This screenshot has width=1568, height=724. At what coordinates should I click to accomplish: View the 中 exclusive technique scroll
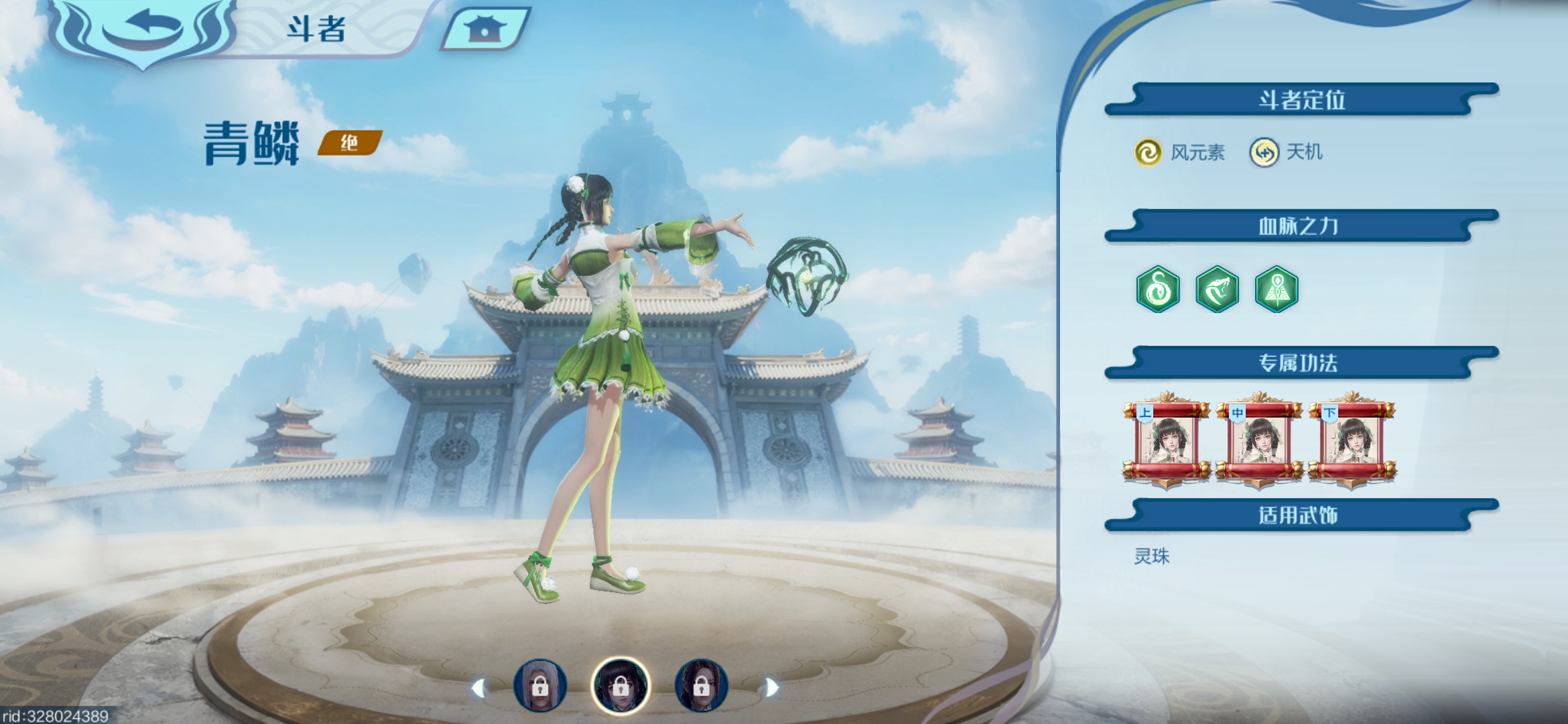[x=1259, y=440]
